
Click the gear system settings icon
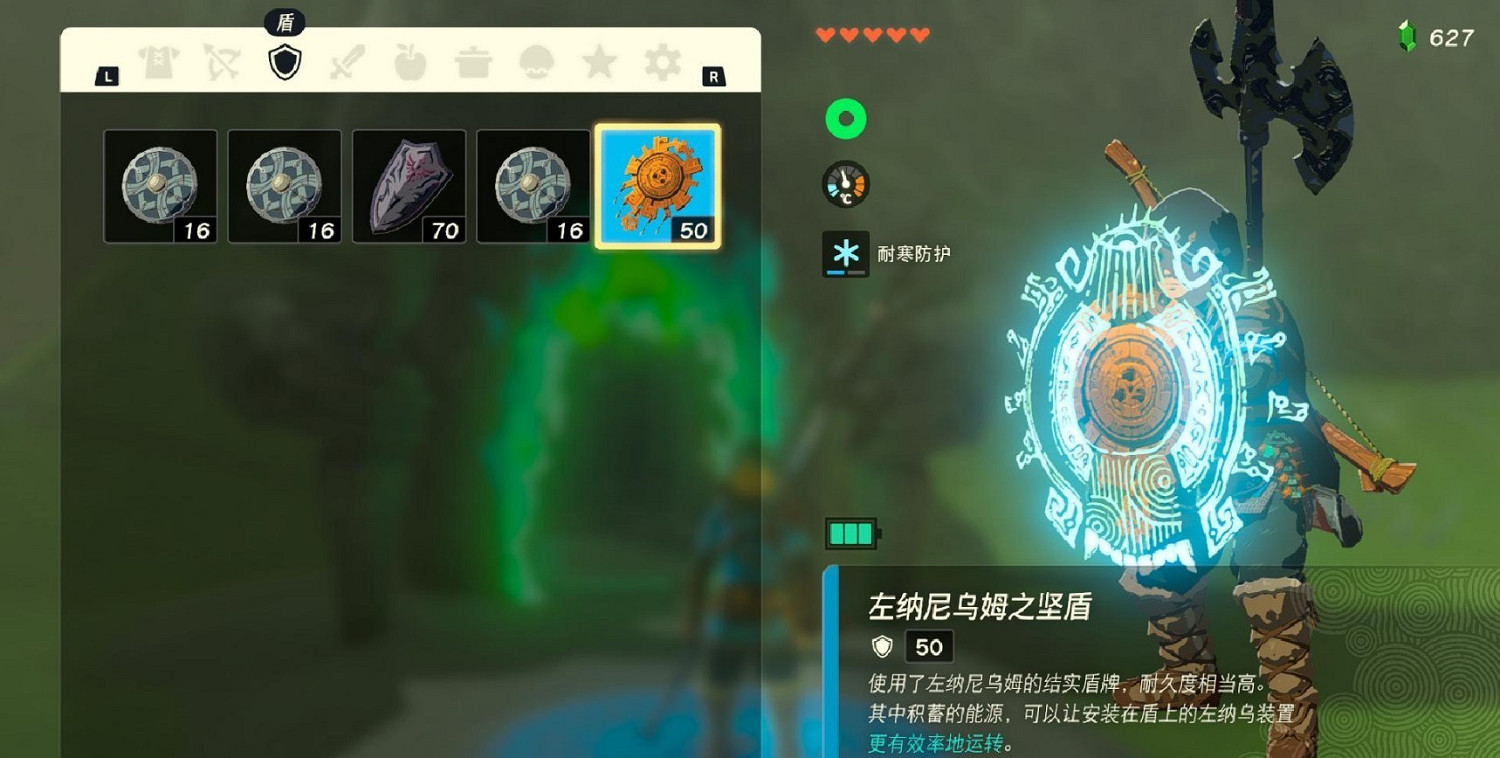click(660, 62)
